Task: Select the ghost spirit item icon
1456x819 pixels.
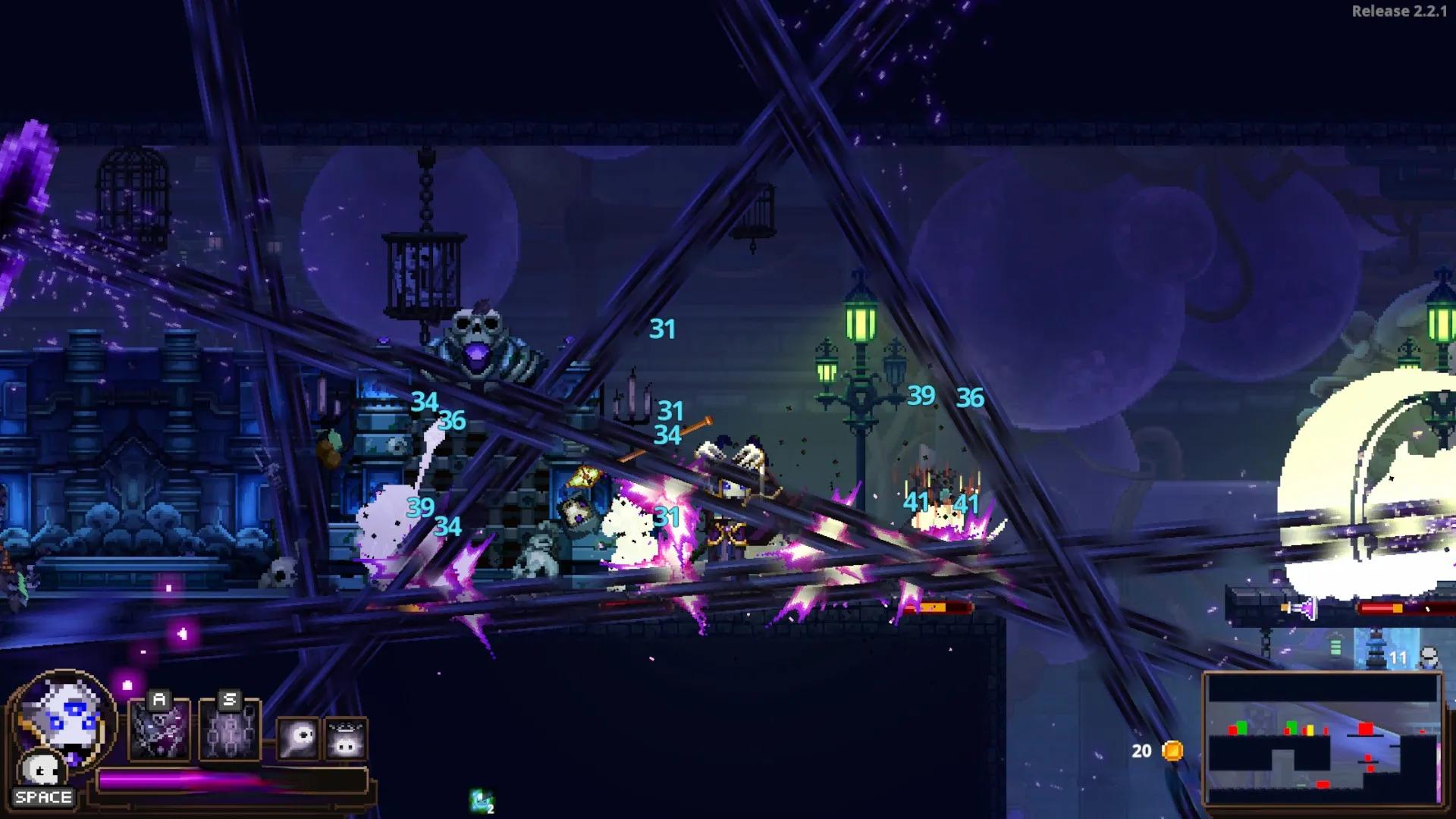Action: (x=298, y=737)
